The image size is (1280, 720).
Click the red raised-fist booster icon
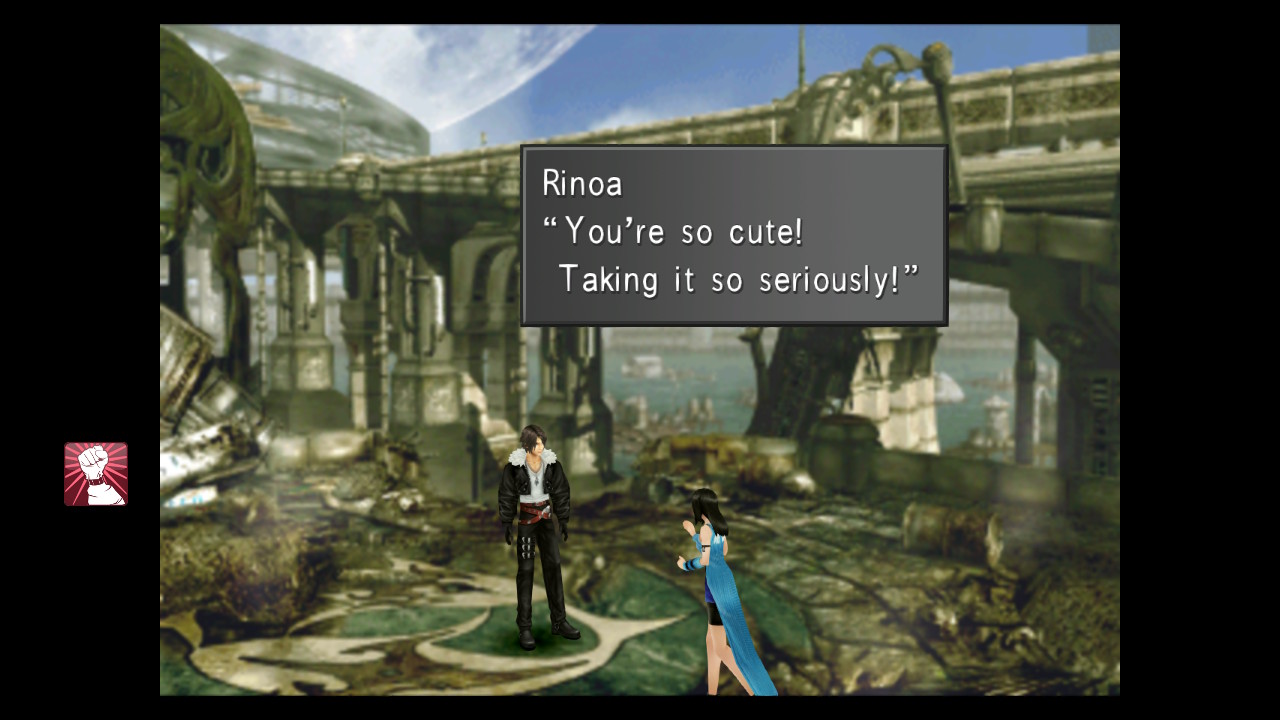[96, 474]
